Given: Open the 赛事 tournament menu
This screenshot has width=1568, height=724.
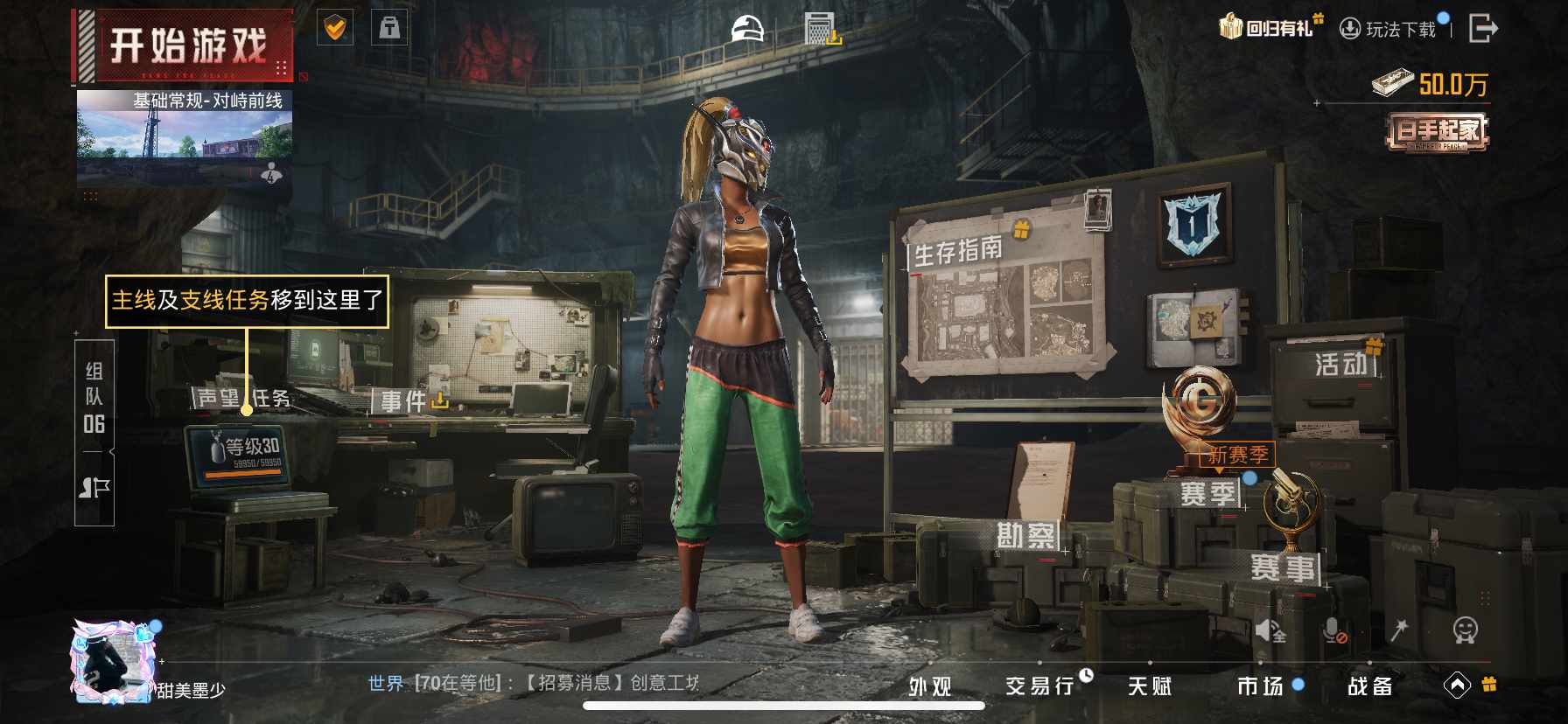Looking at the screenshot, I should [x=1282, y=568].
